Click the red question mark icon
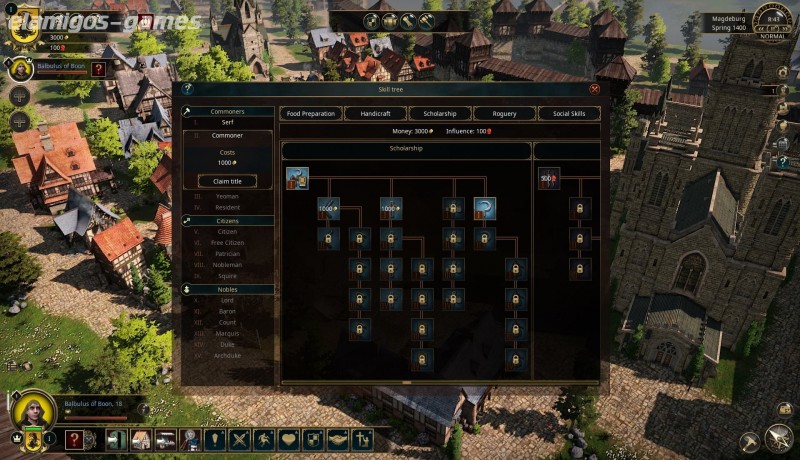Viewport: 800px width, 460px height. click(75, 439)
